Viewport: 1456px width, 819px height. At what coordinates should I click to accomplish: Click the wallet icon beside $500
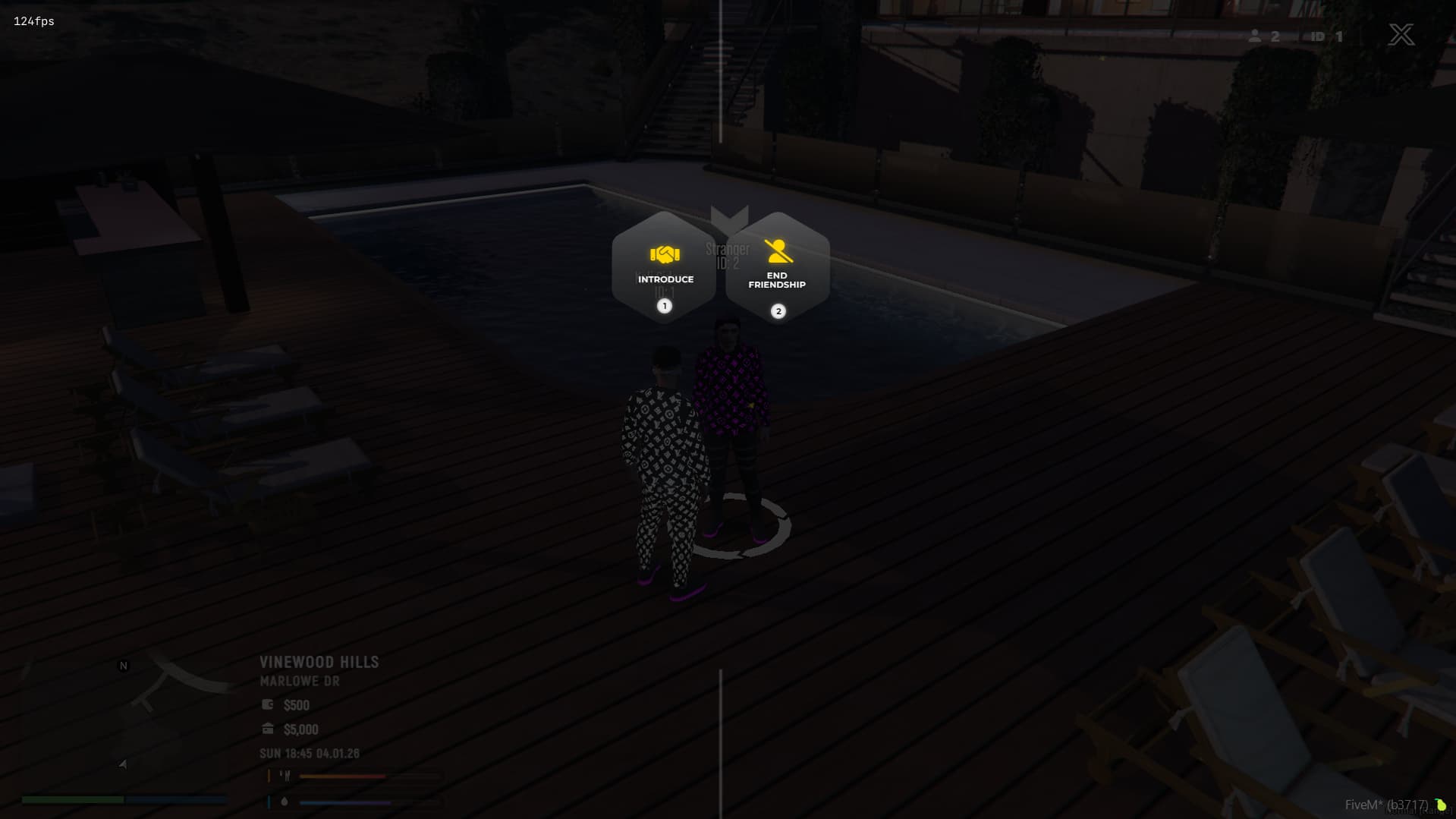pos(266,704)
